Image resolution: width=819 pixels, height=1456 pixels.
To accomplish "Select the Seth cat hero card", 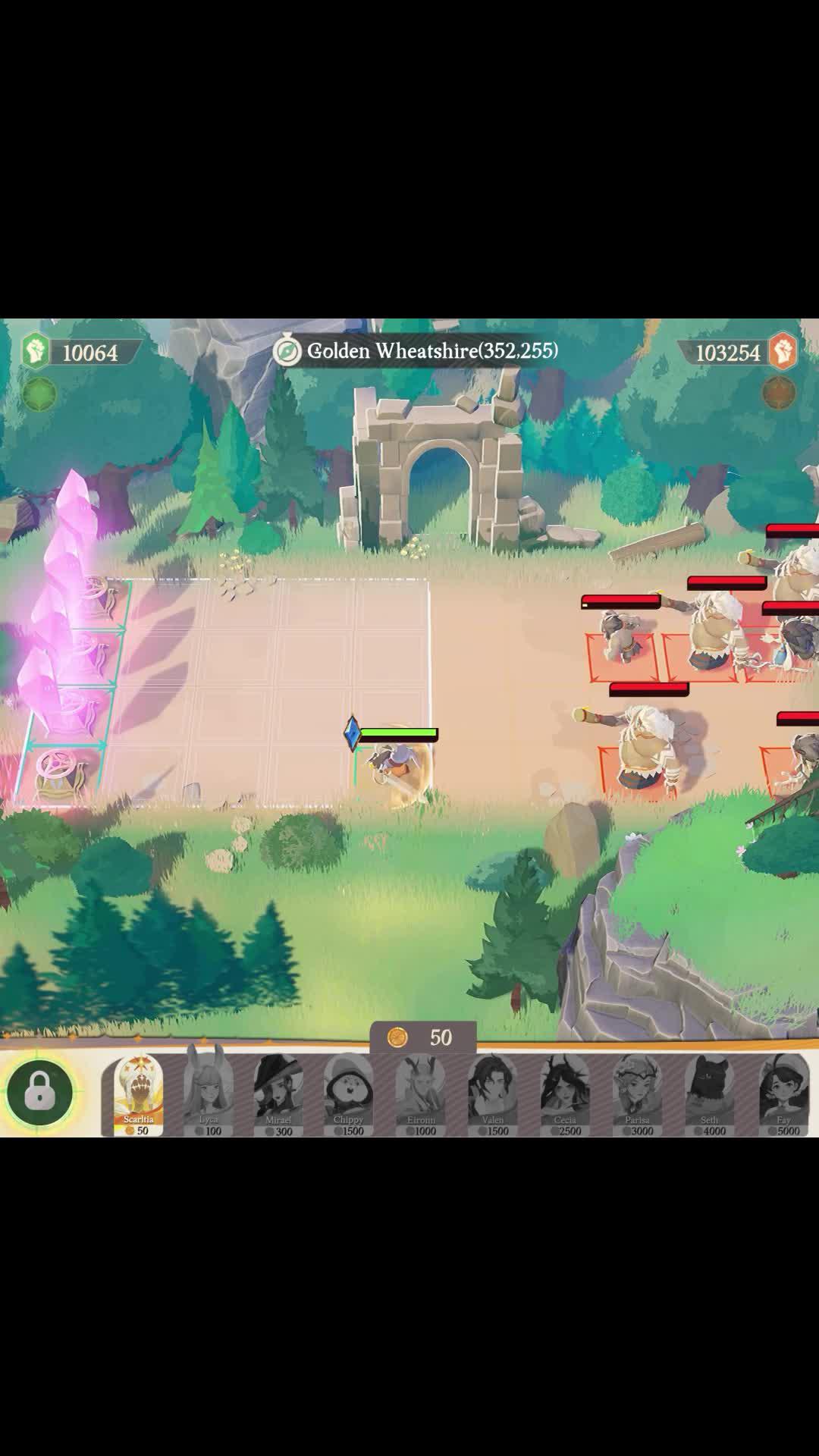I will click(x=710, y=1093).
